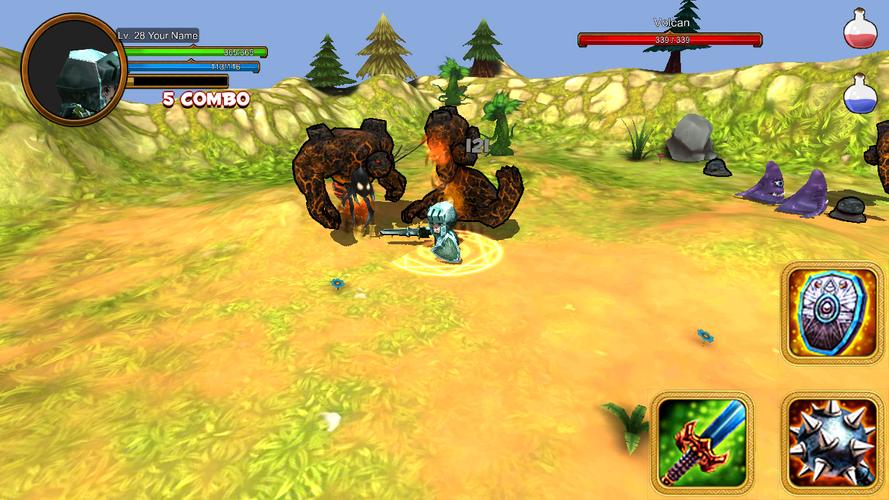Image resolution: width=889 pixels, height=500 pixels.
Task: Use the red health potion
Action: coord(860,30)
